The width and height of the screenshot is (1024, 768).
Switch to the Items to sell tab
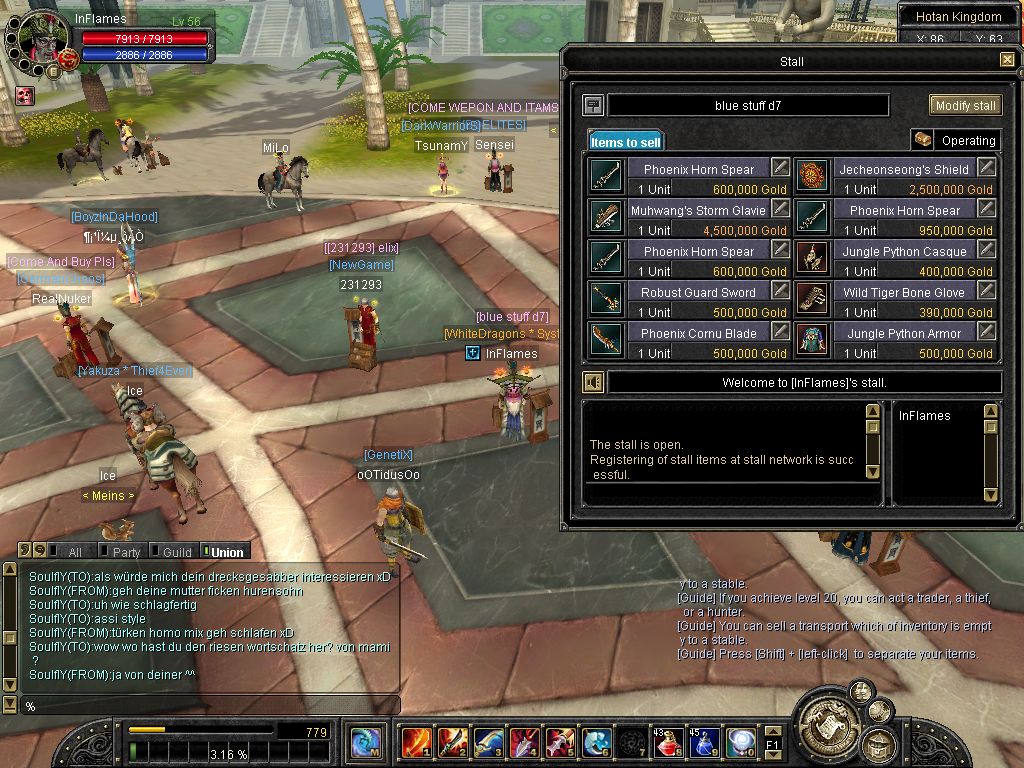click(625, 142)
